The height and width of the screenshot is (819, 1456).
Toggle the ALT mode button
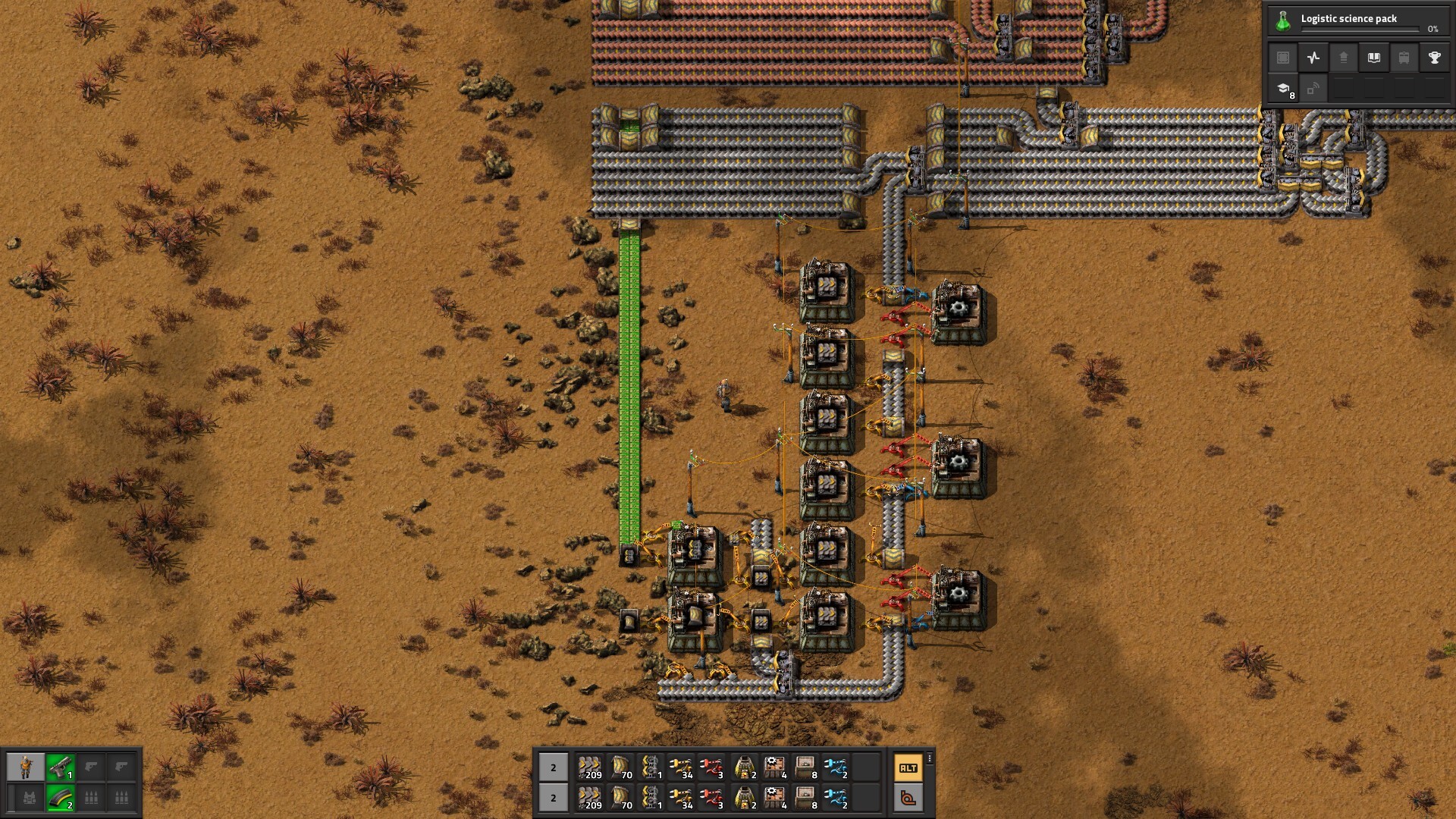click(x=908, y=767)
